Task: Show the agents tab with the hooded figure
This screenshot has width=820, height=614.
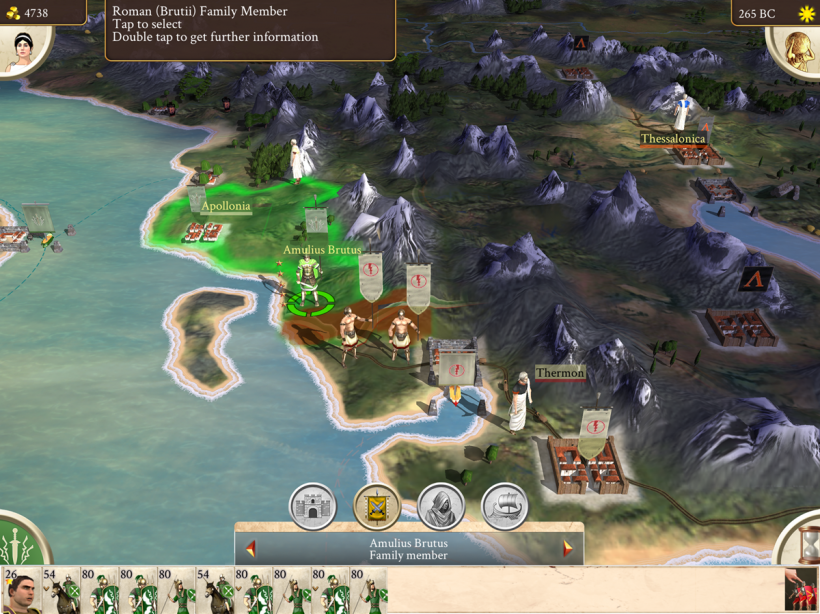Action: (441, 507)
